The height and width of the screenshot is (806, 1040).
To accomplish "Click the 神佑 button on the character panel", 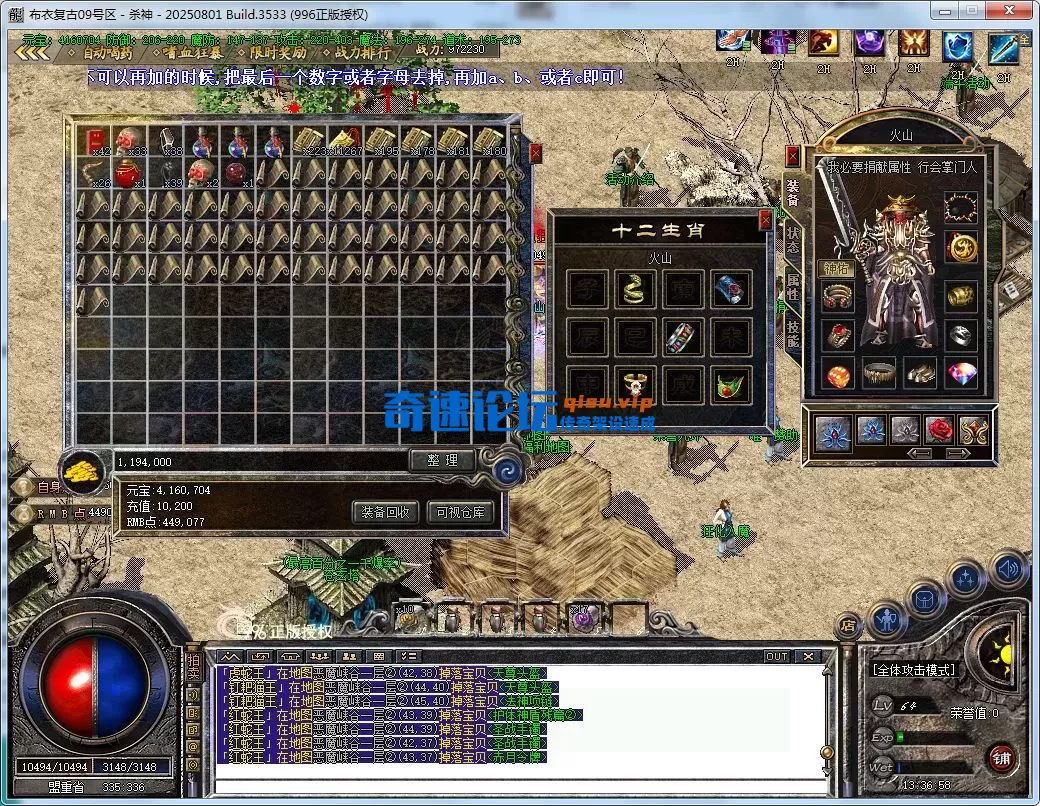I will click(836, 267).
